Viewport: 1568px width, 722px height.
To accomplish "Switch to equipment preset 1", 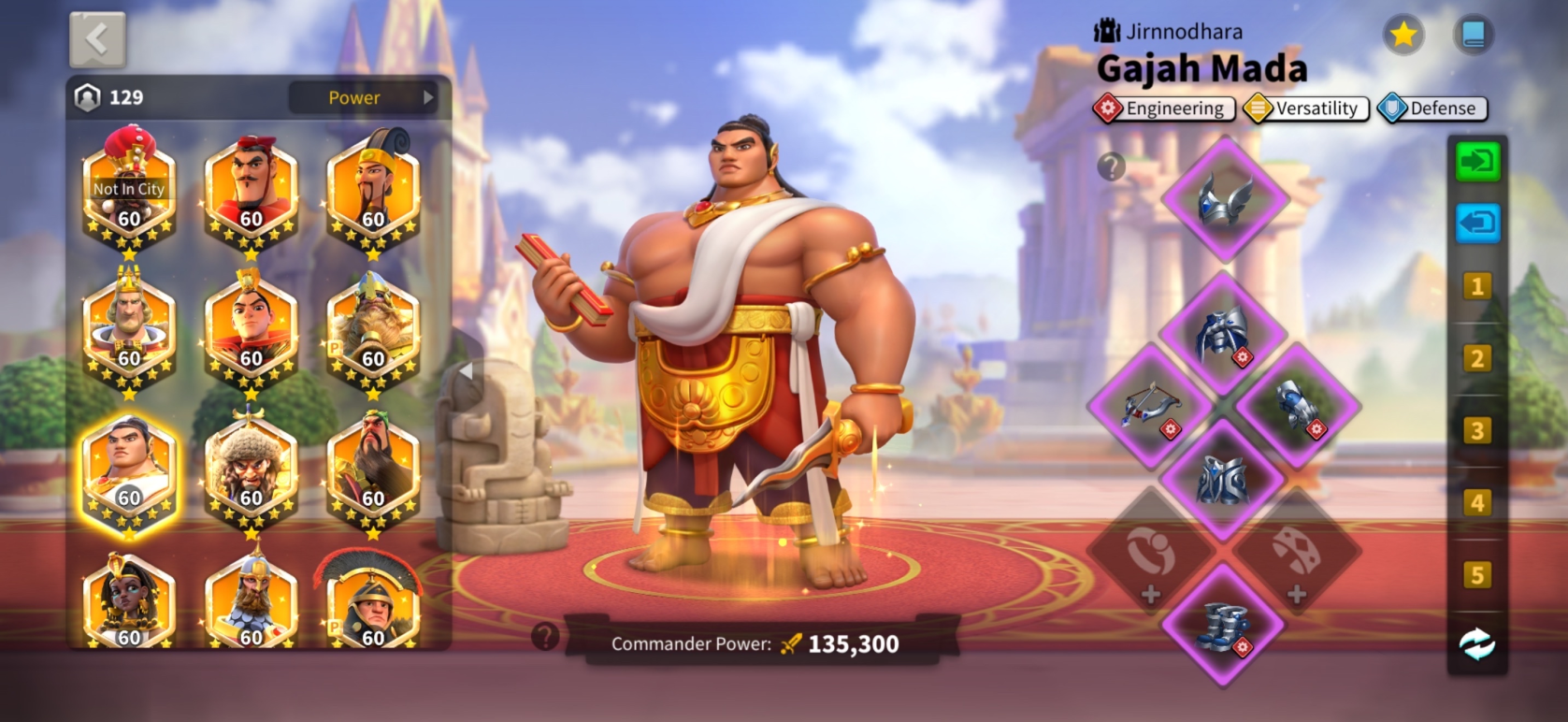I will click(x=1477, y=286).
